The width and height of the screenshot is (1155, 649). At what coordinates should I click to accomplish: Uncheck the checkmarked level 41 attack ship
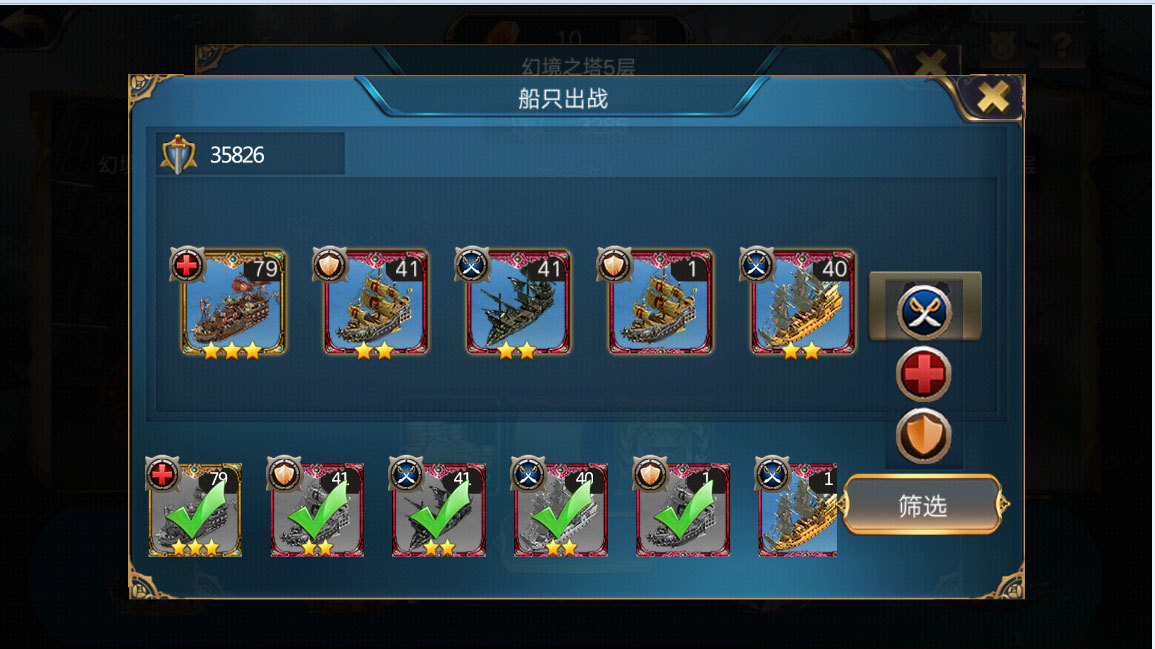(439, 510)
